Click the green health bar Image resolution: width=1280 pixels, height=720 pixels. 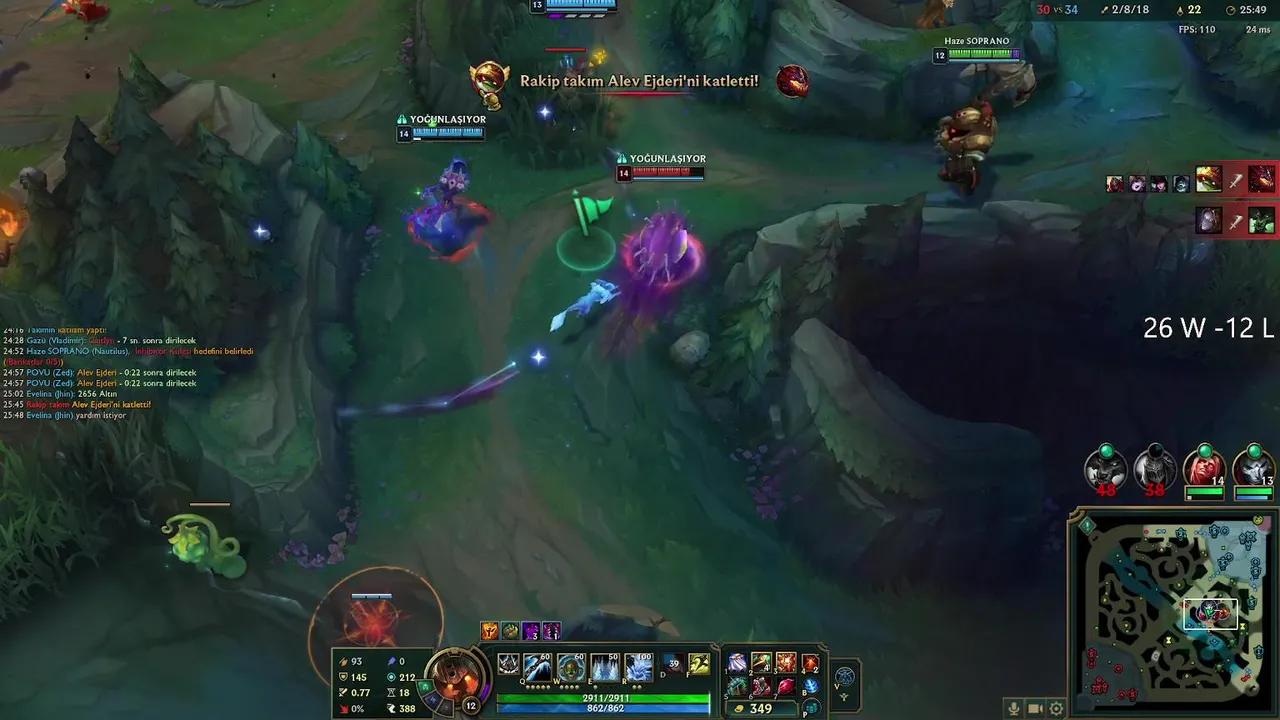(600, 697)
